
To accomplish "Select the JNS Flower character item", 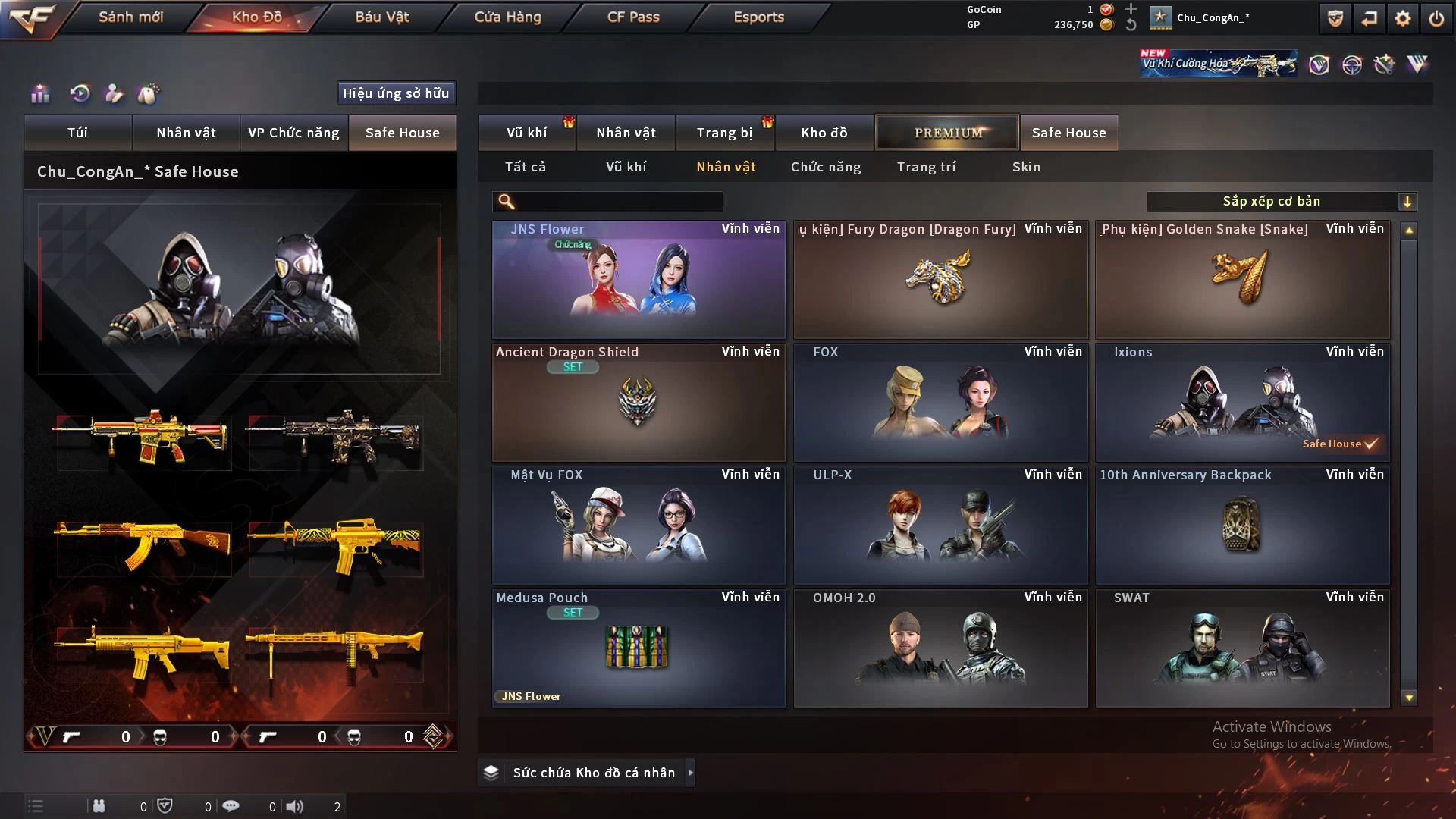I will pos(639,281).
